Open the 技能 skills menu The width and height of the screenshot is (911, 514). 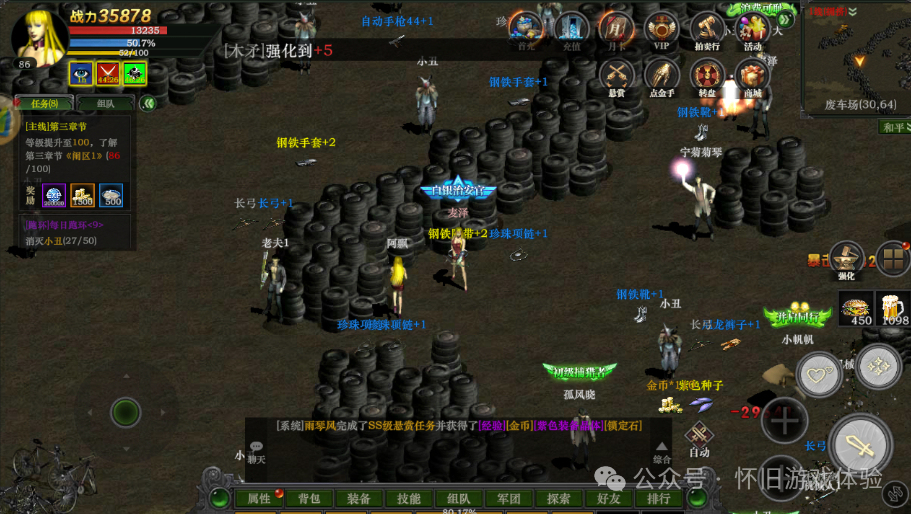click(409, 498)
